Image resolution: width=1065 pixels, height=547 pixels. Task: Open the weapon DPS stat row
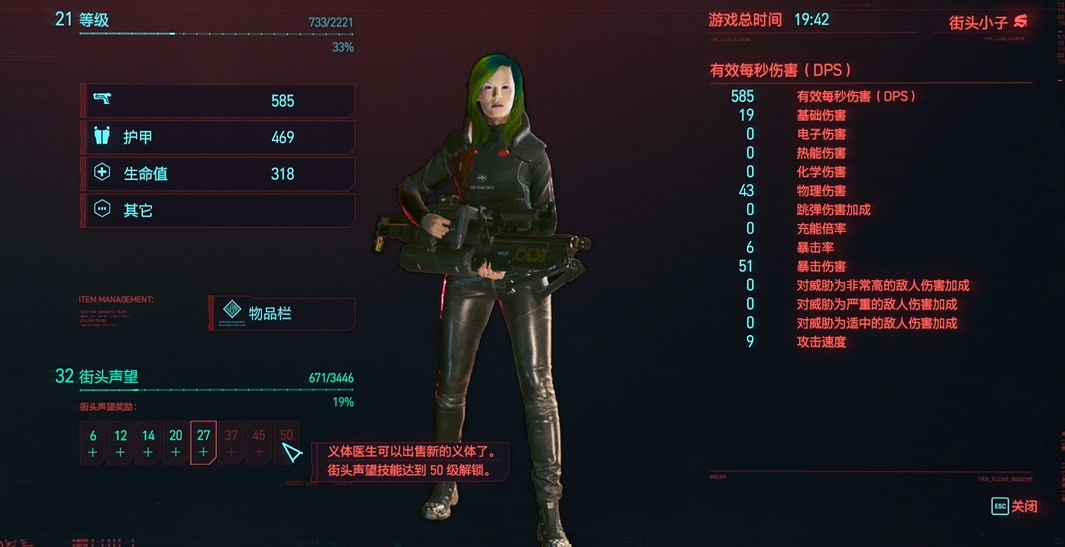coord(217,101)
